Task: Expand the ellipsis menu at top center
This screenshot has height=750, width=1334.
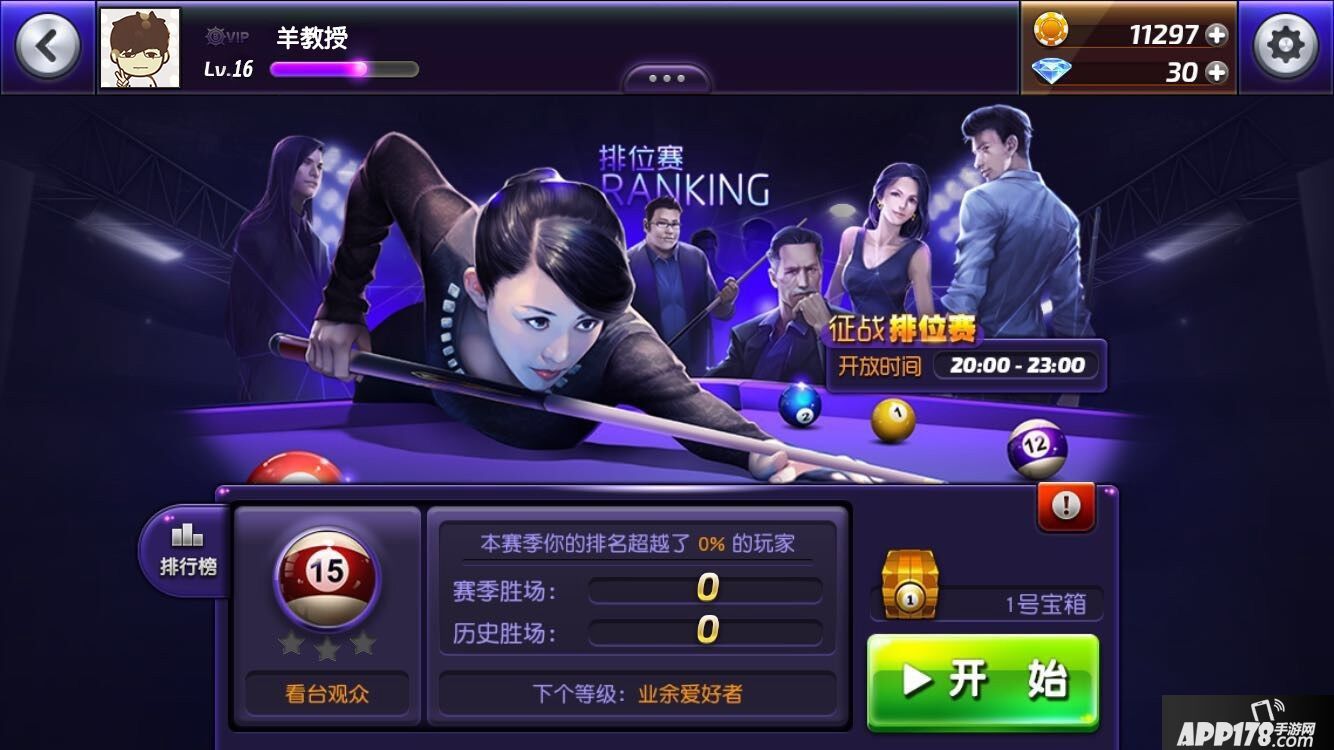Action: (x=667, y=77)
